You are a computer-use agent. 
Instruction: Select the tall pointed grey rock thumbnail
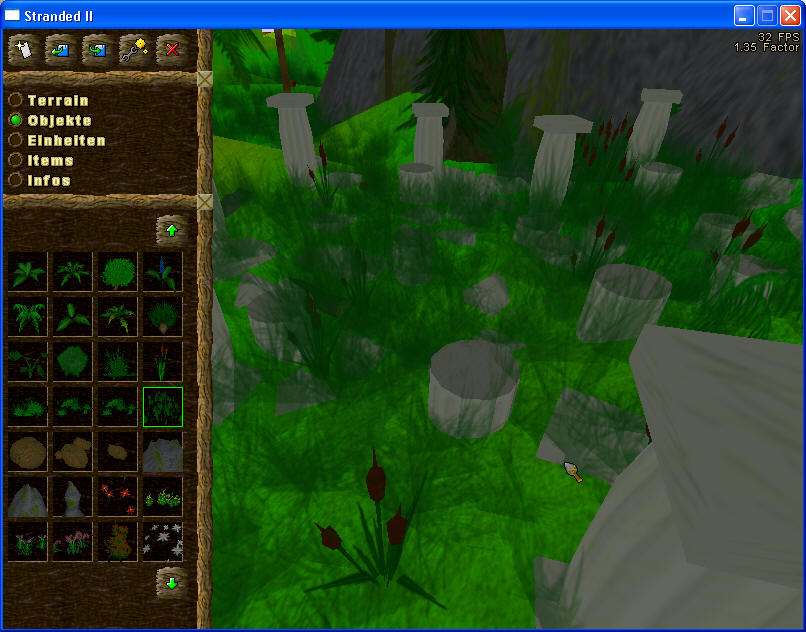[73, 497]
